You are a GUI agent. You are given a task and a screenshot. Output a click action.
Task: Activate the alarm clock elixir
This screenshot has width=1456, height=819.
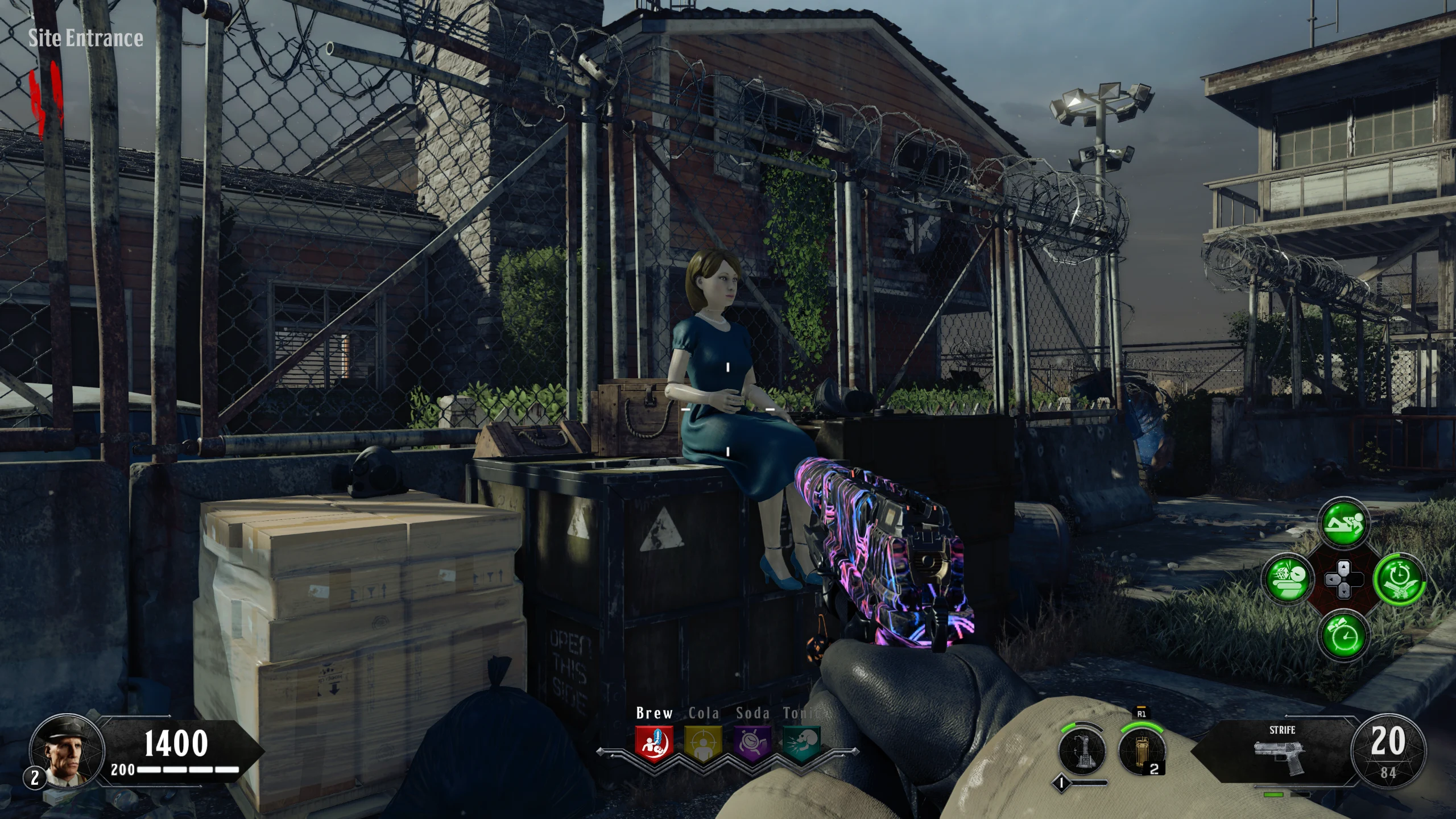(x=1343, y=635)
